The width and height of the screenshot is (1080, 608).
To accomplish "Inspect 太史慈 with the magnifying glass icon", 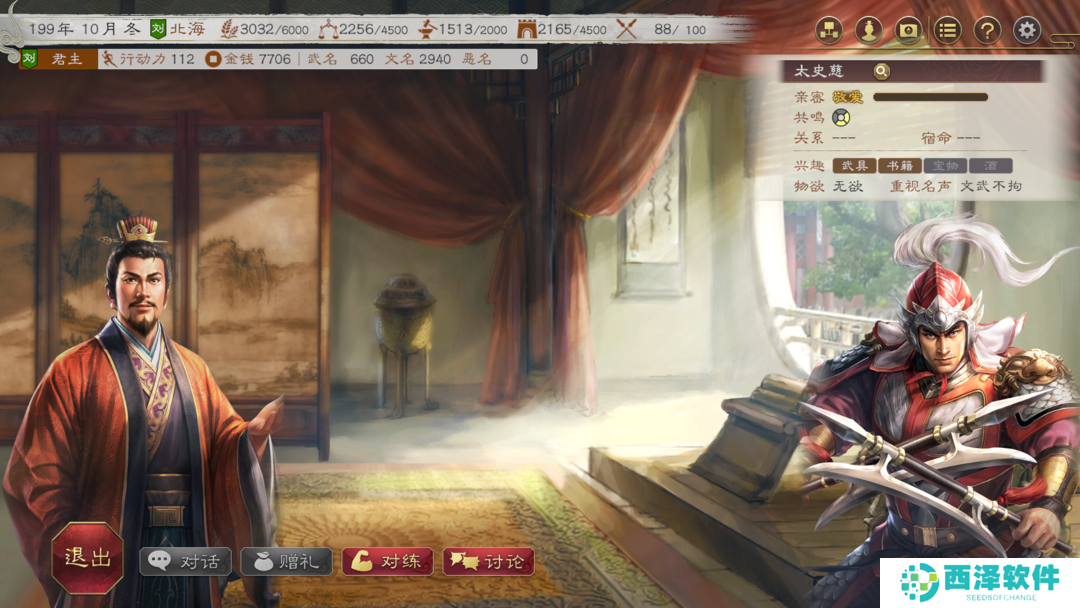I will pyautogui.click(x=881, y=71).
